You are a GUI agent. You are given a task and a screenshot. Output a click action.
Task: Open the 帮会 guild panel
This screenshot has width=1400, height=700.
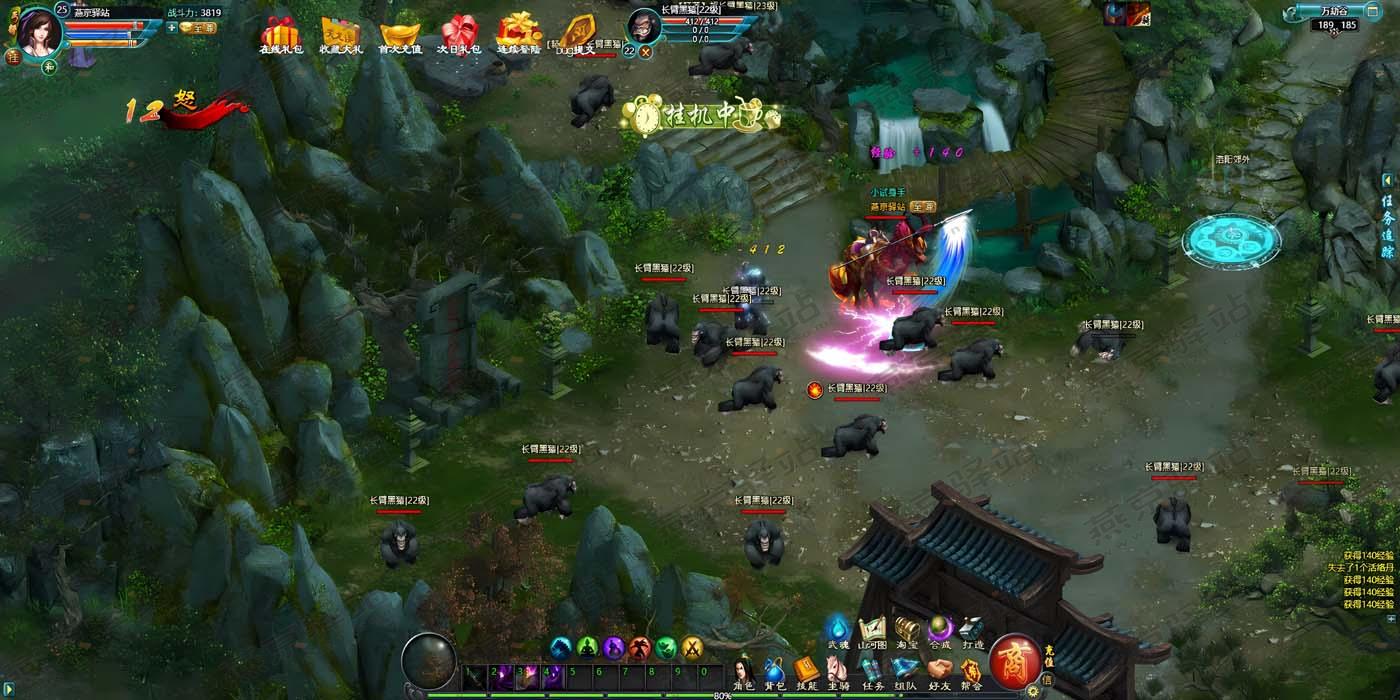point(970,671)
